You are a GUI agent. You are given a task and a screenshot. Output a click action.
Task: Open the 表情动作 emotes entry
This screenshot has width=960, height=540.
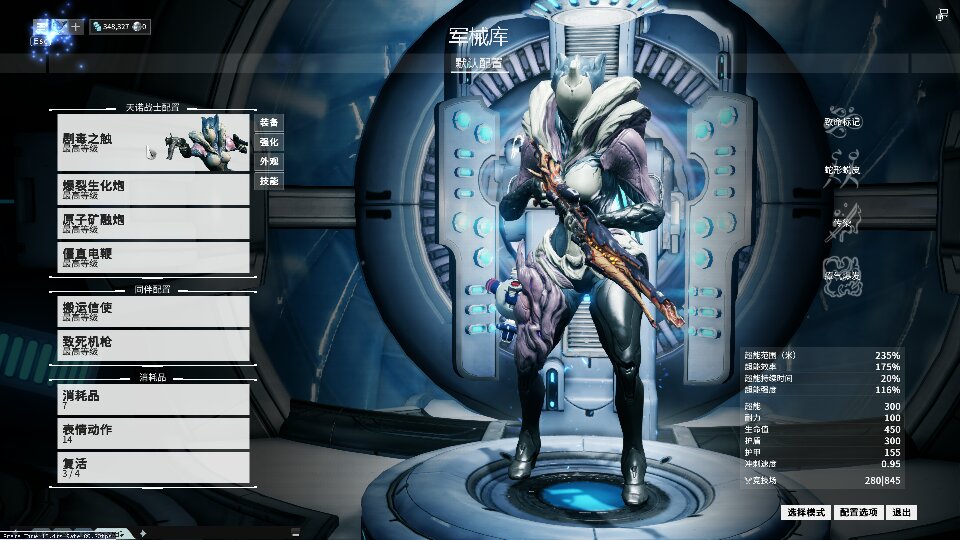(x=150, y=433)
